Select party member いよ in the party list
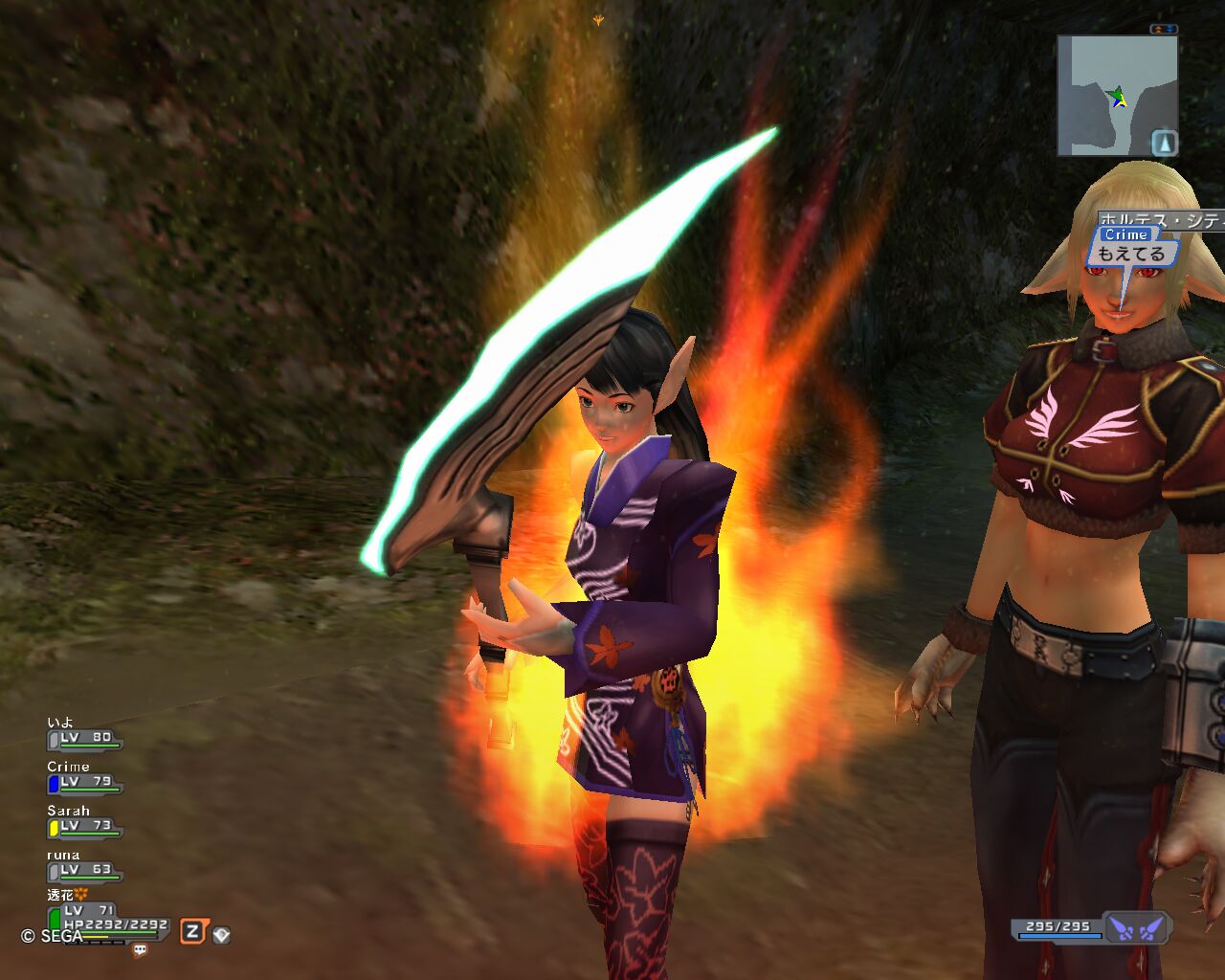1225x980 pixels. coord(84,738)
